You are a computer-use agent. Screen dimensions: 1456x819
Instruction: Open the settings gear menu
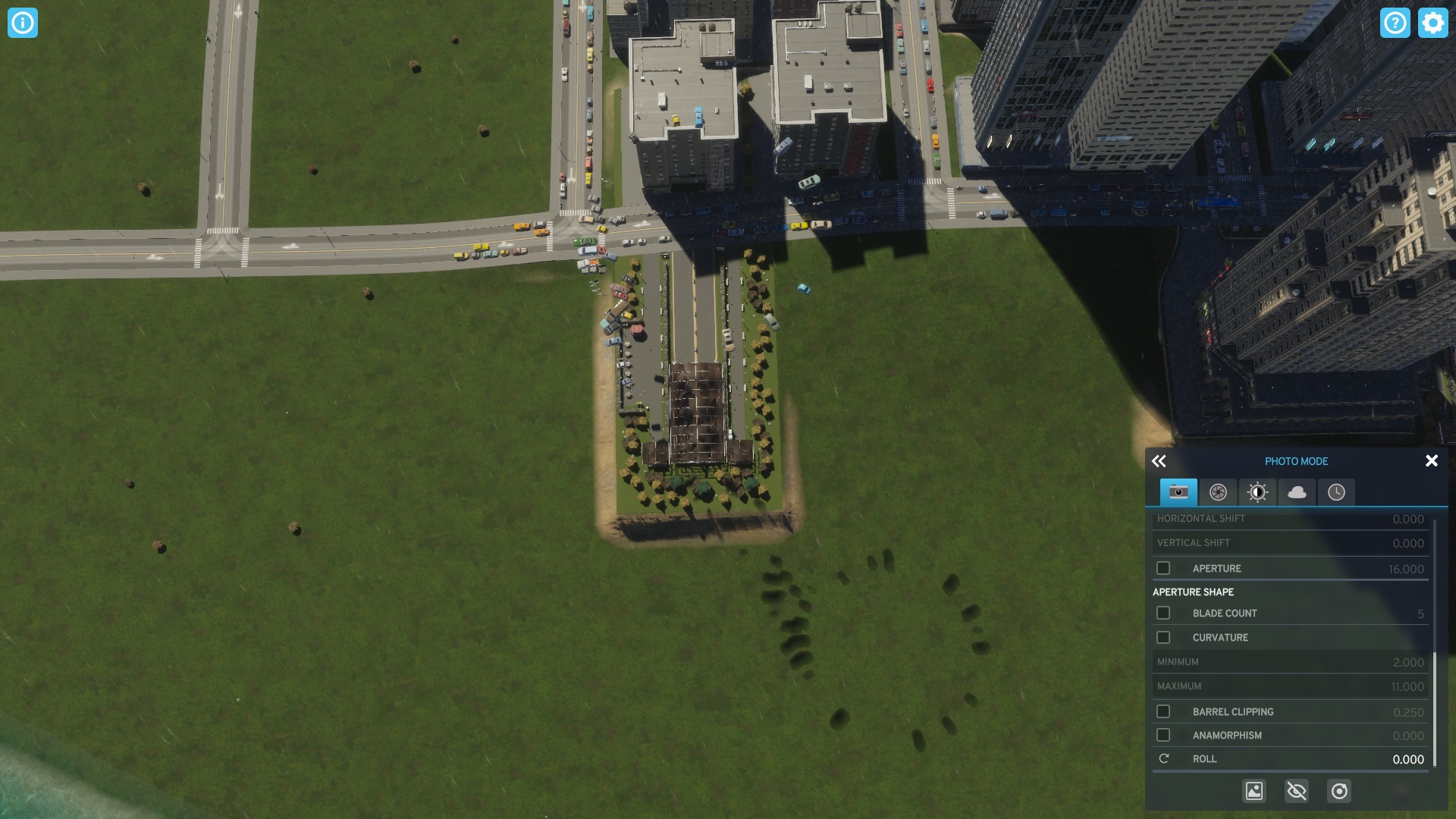pyautogui.click(x=1432, y=23)
